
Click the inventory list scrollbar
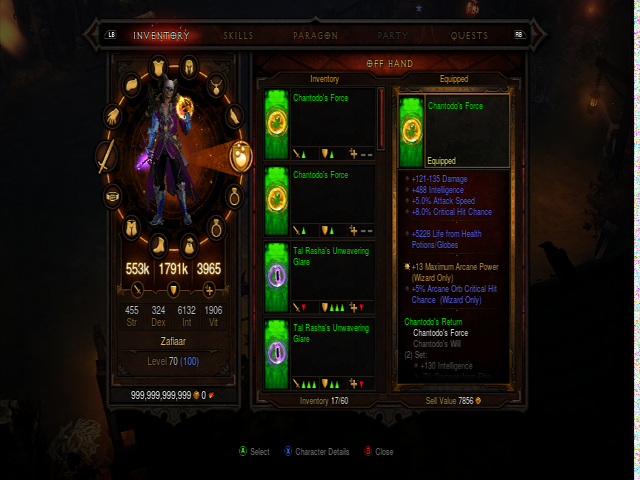tap(381, 118)
